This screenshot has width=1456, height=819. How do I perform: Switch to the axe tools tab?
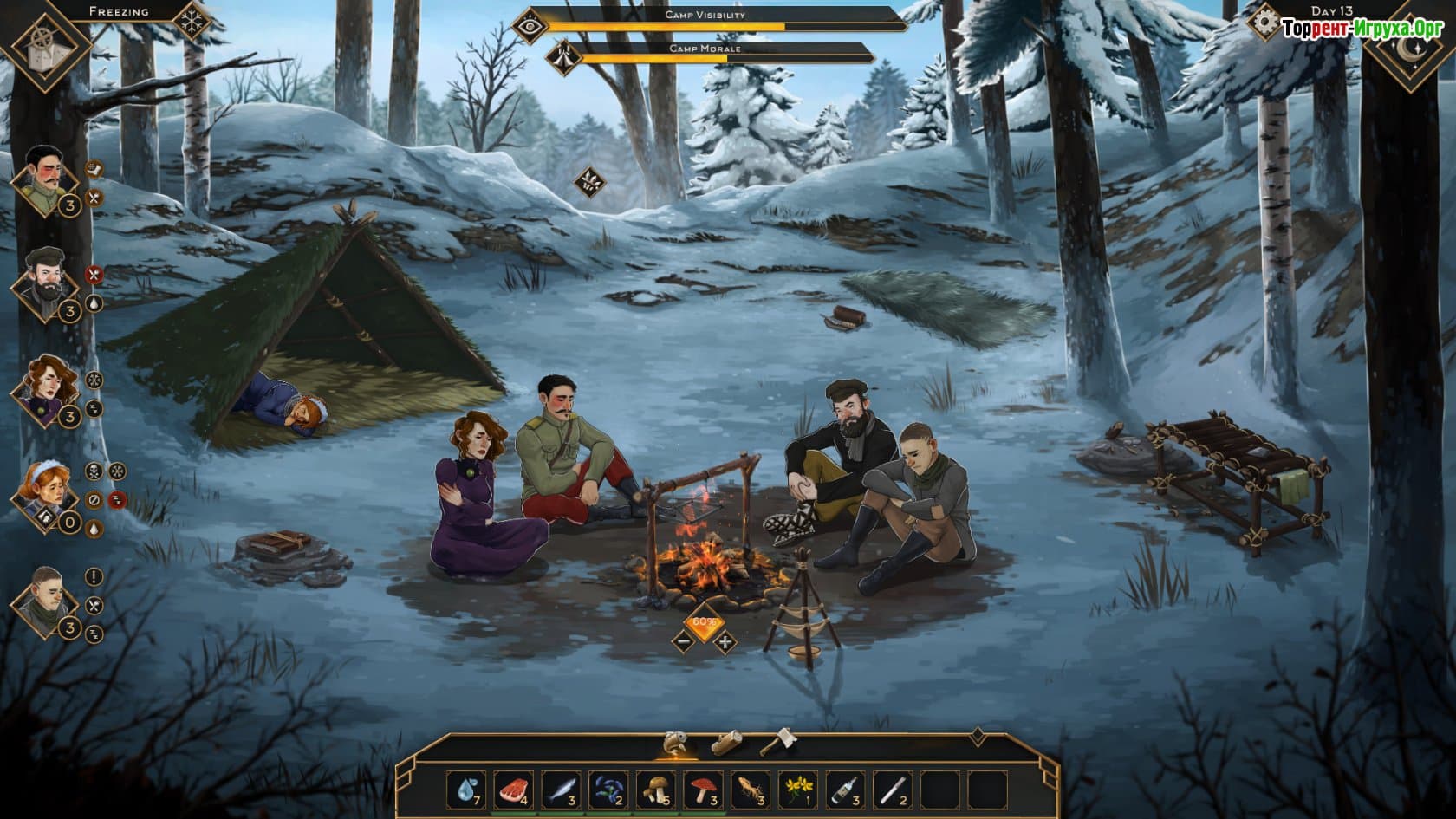(x=777, y=744)
